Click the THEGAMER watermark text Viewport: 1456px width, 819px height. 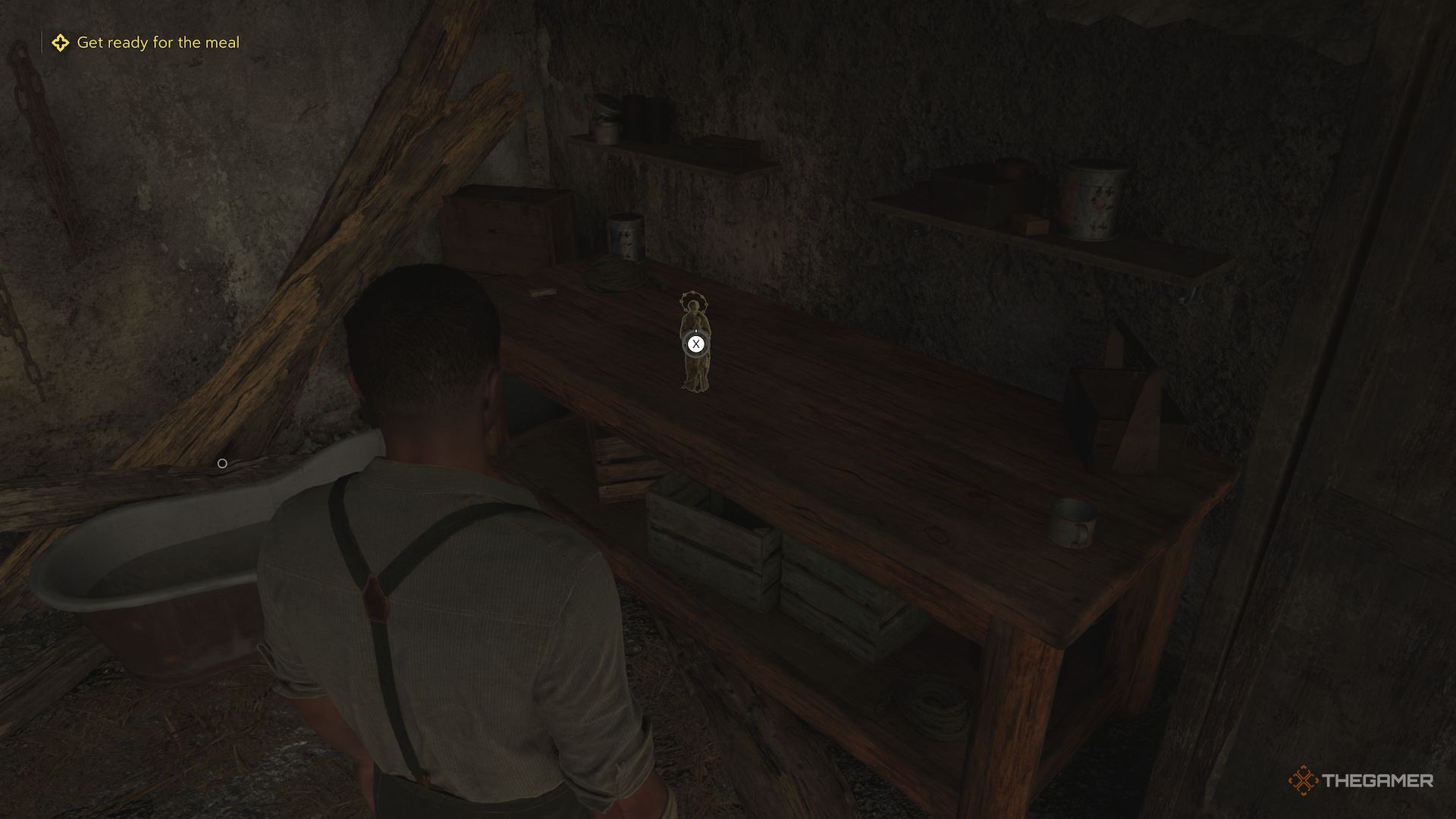tap(1378, 780)
